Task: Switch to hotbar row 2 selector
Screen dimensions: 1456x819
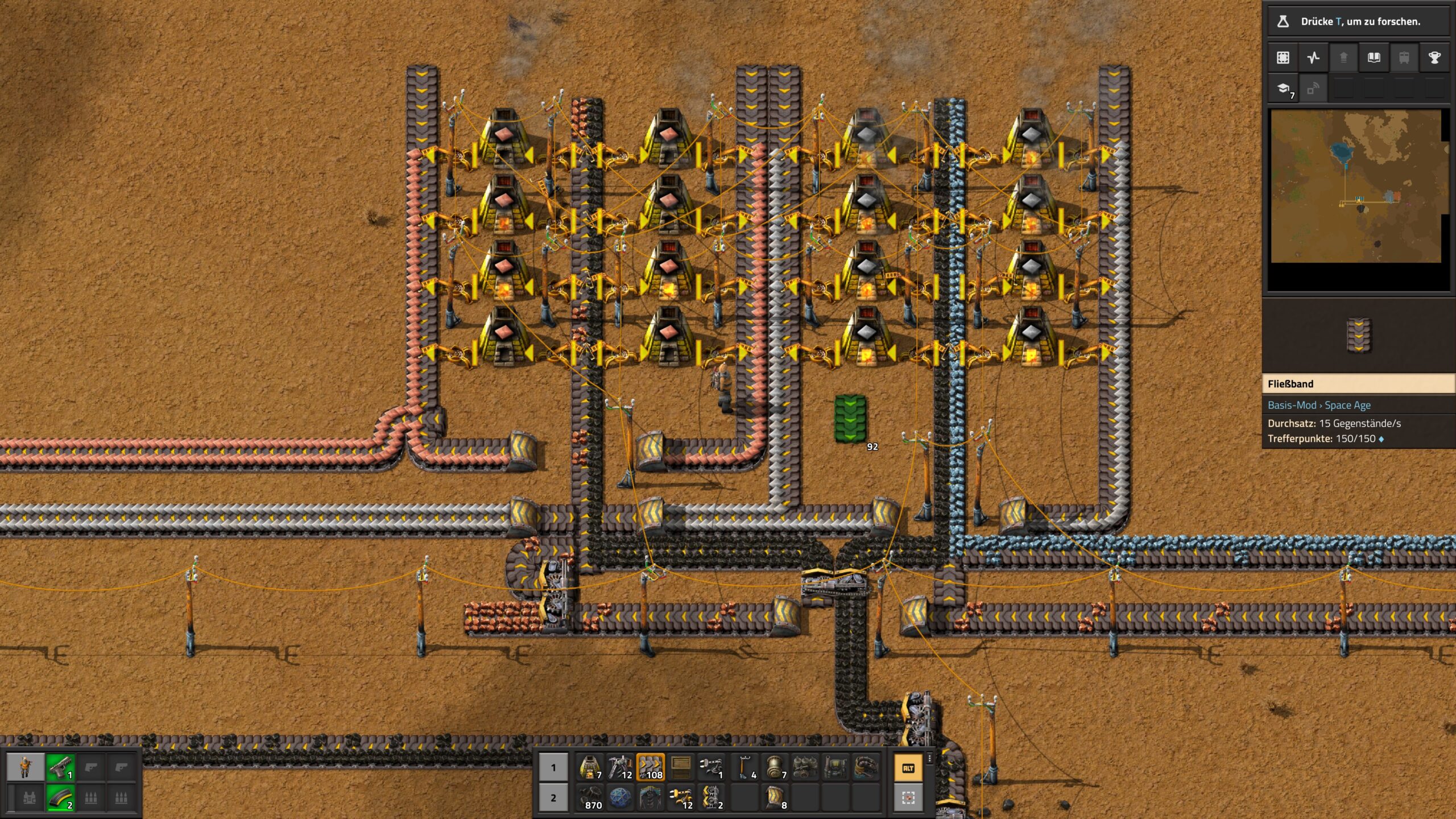Action: click(553, 797)
